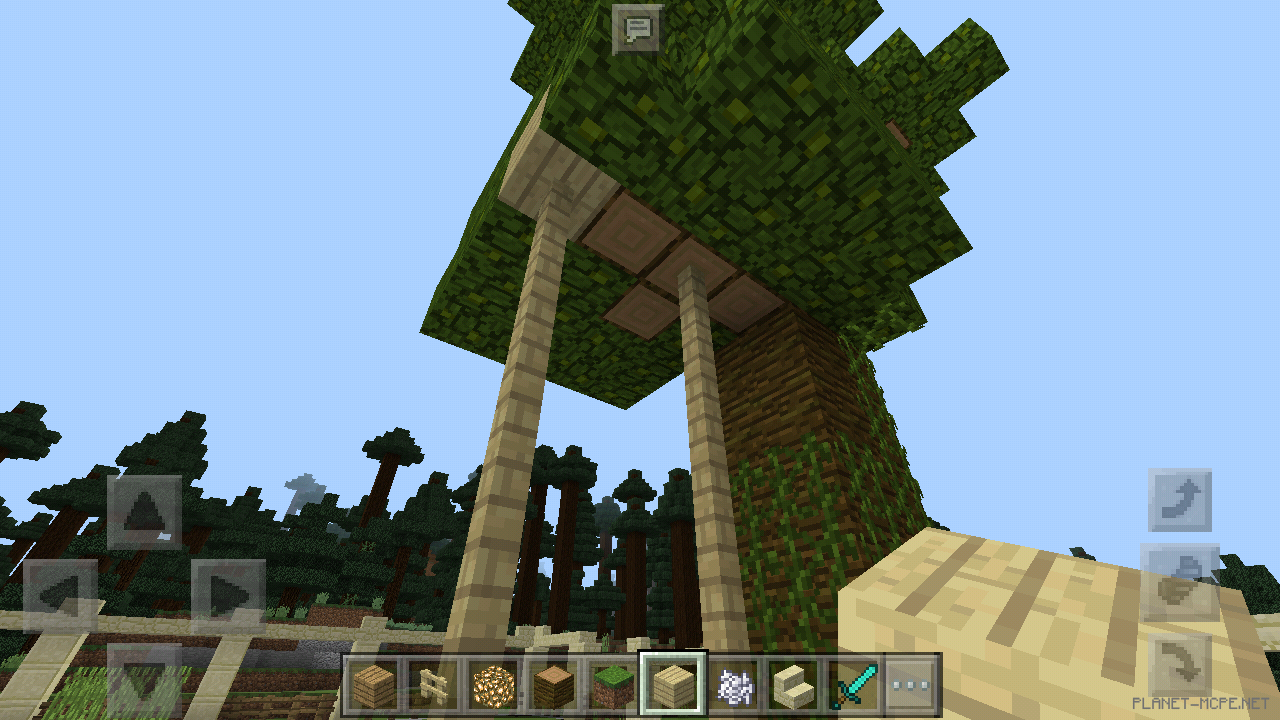
Task: Pick the grass block hotbar slot
Action: [612, 686]
